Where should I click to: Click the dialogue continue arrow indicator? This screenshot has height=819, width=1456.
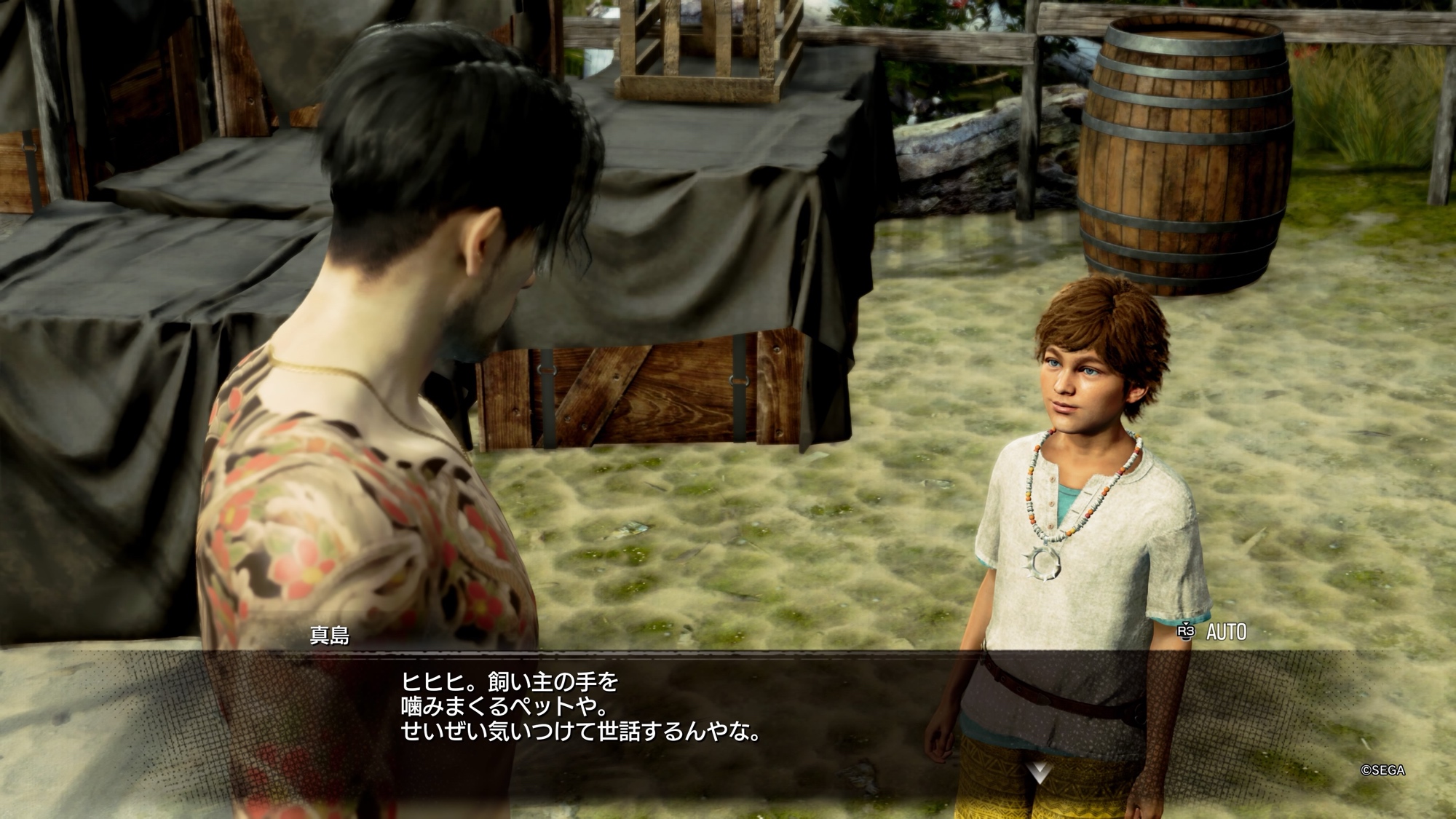[1039, 772]
